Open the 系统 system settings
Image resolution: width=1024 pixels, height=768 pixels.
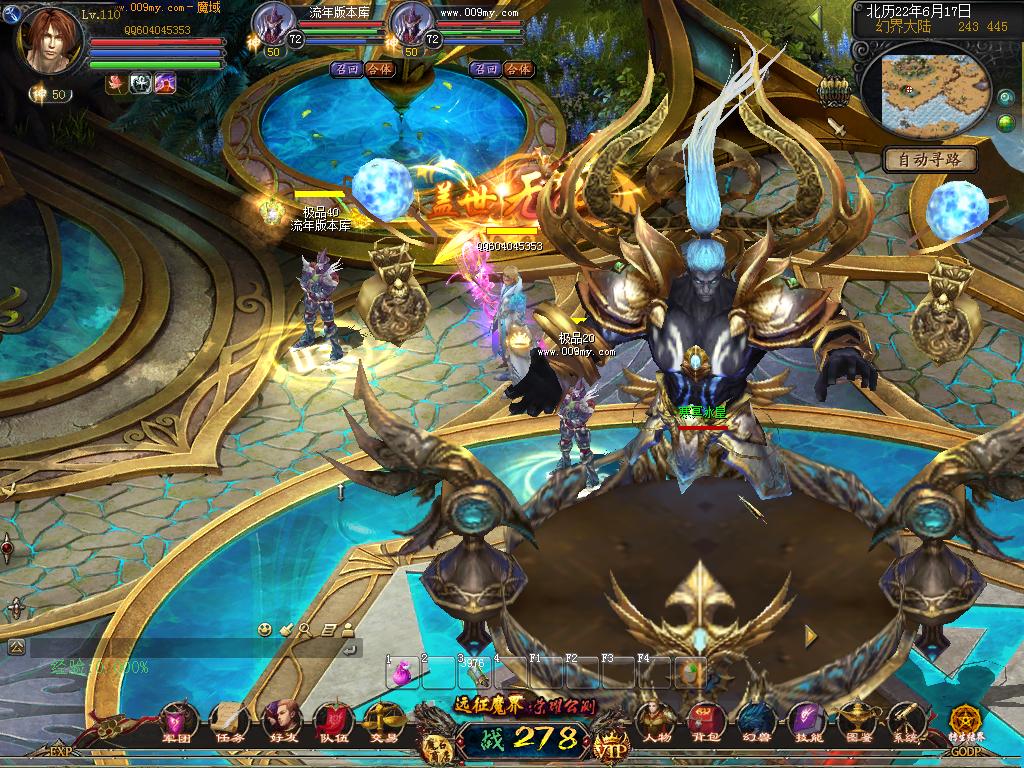pyautogui.click(x=906, y=720)
